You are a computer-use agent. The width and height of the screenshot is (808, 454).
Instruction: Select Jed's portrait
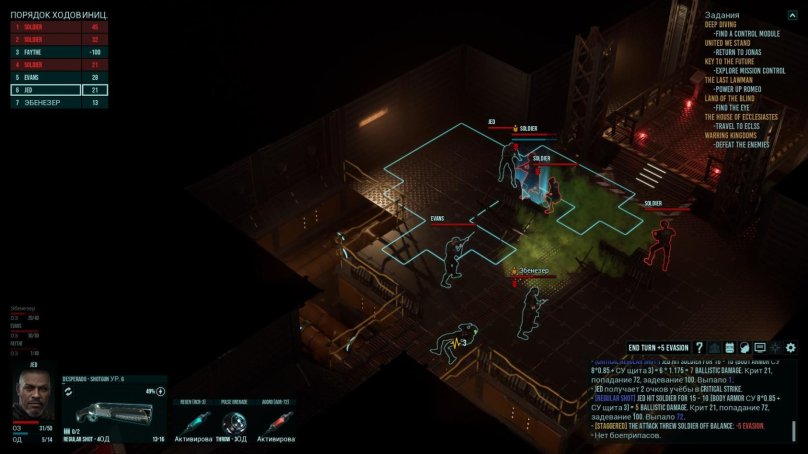[33, 396]
